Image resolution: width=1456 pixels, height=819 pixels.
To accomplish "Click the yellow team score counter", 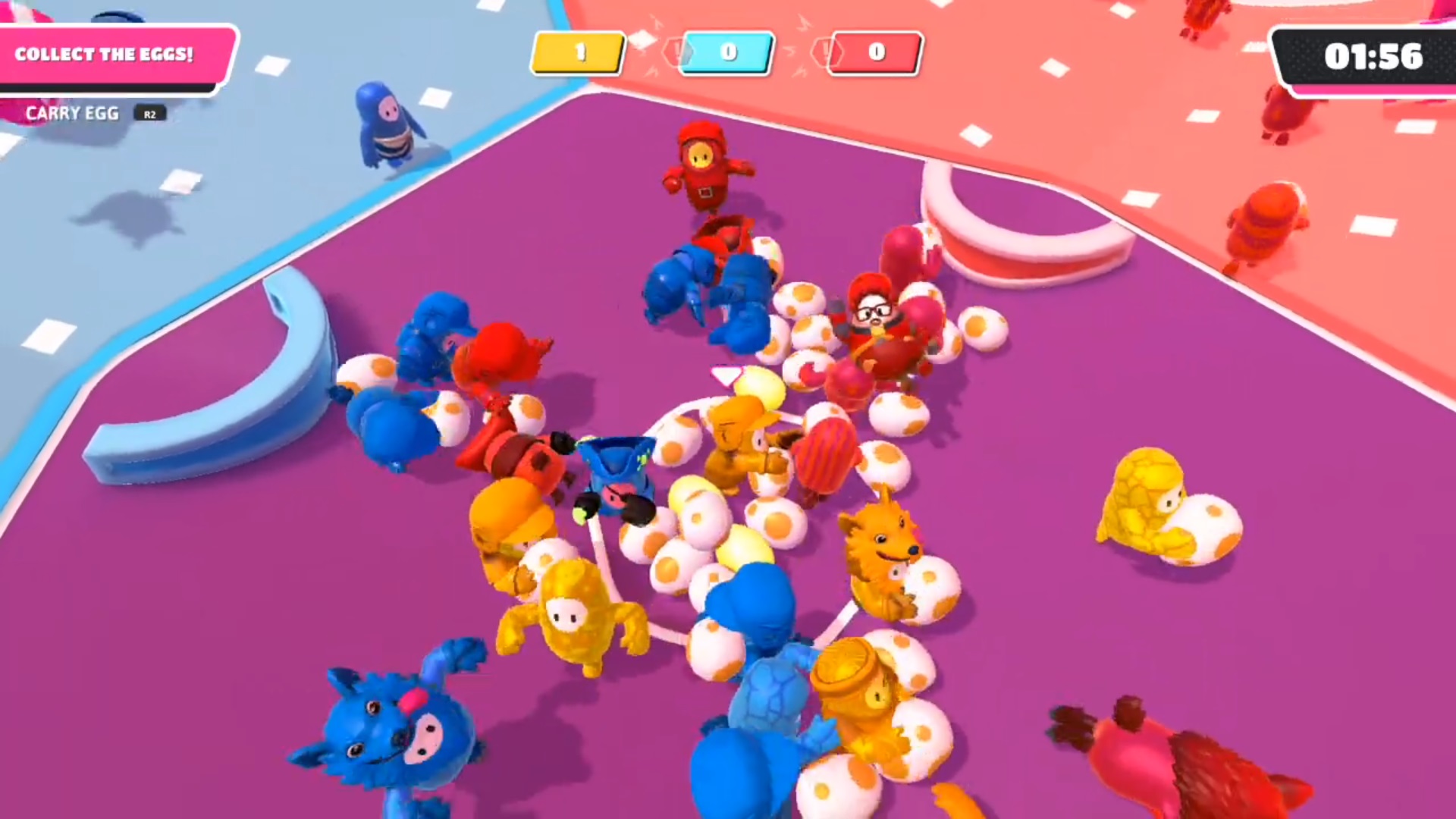I will [x=579, y=53].
